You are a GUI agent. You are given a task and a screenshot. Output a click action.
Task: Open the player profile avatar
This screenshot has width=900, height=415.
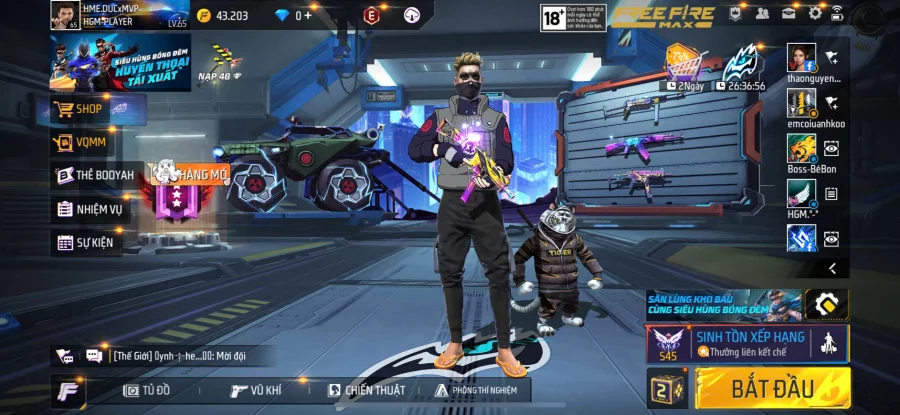pyautogui.click(x=64, y=14)
